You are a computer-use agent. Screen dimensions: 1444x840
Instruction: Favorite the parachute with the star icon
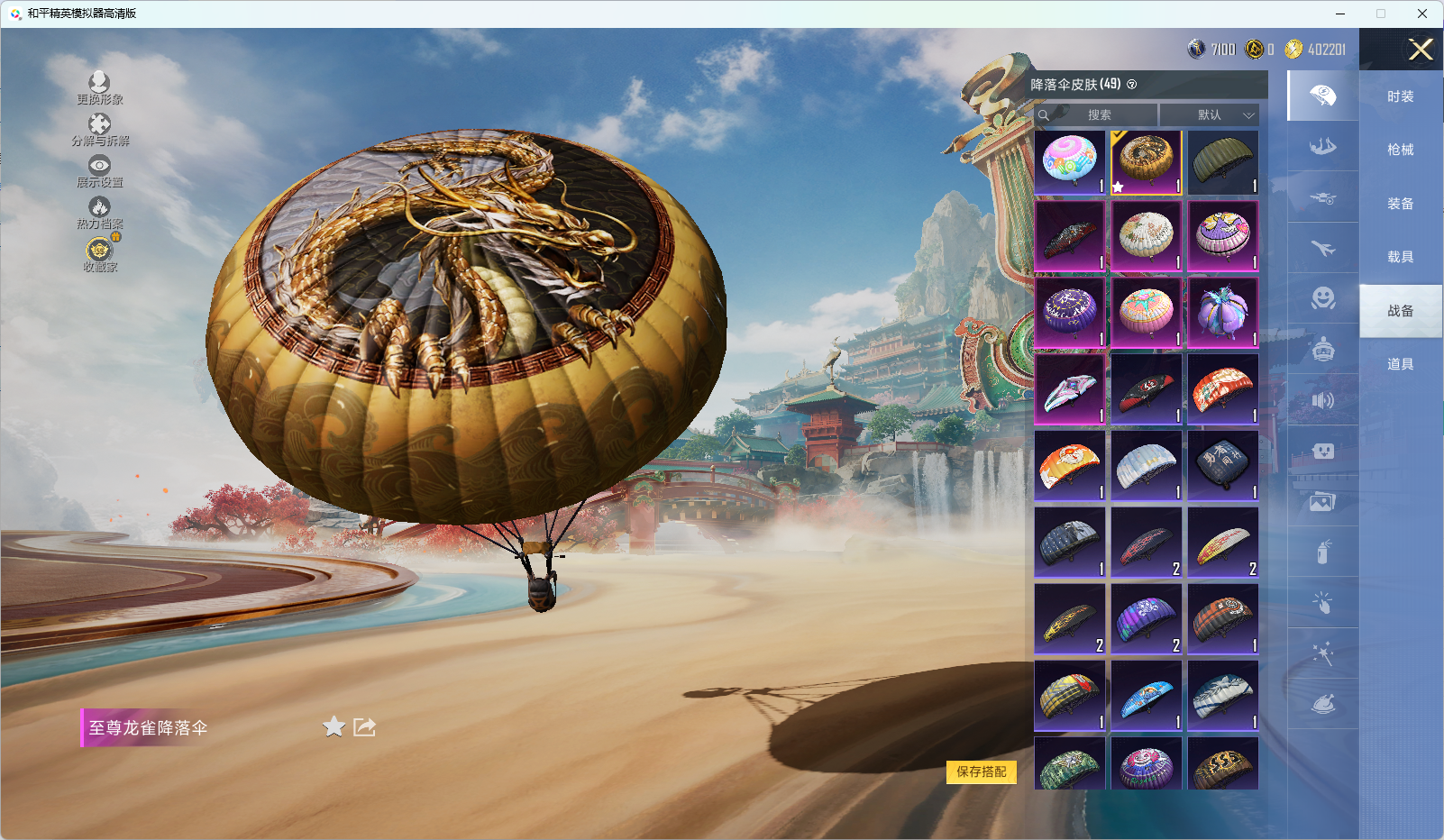tap(334, 726)
